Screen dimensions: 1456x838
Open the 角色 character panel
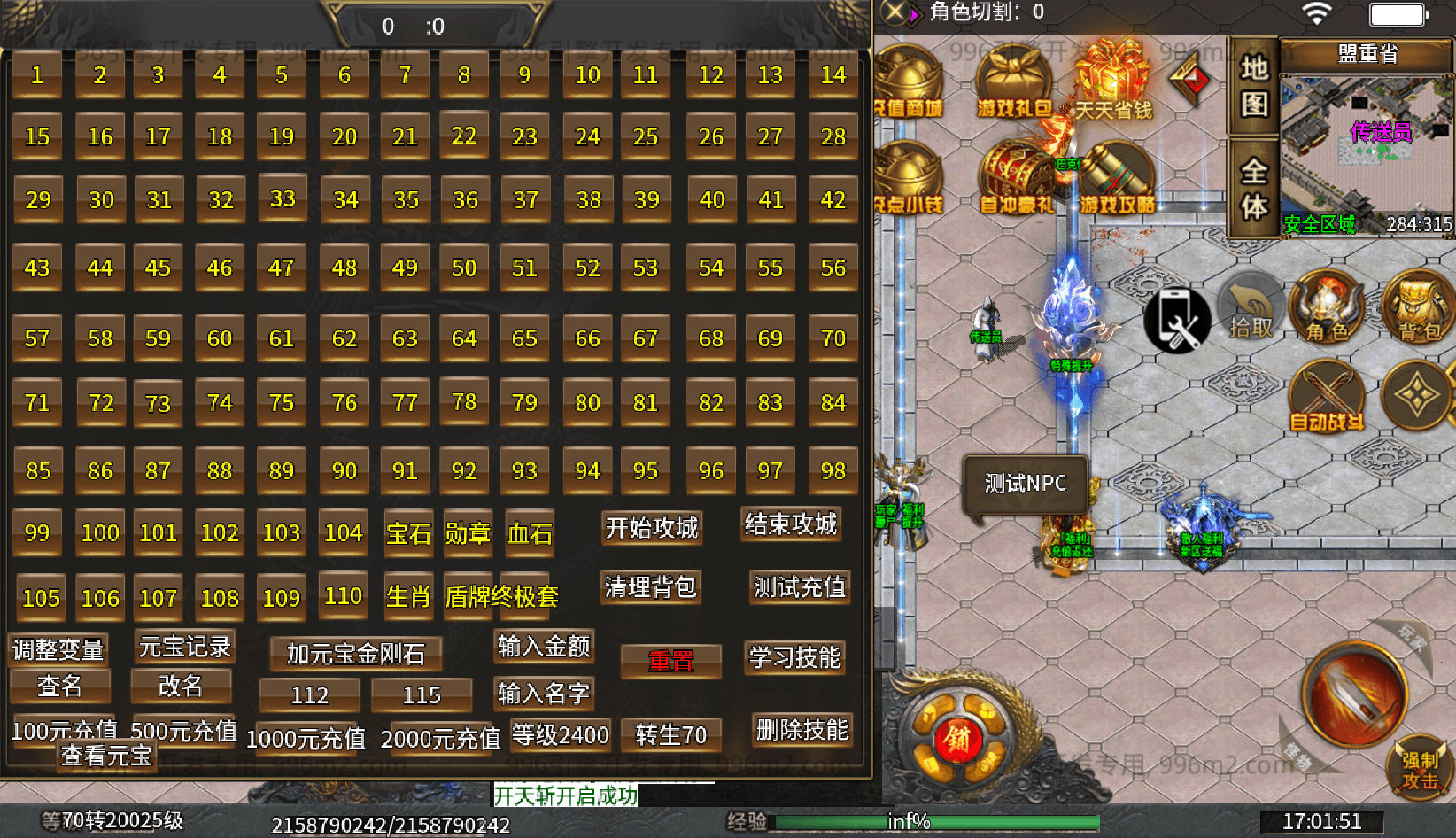[x=1328, y=310]
